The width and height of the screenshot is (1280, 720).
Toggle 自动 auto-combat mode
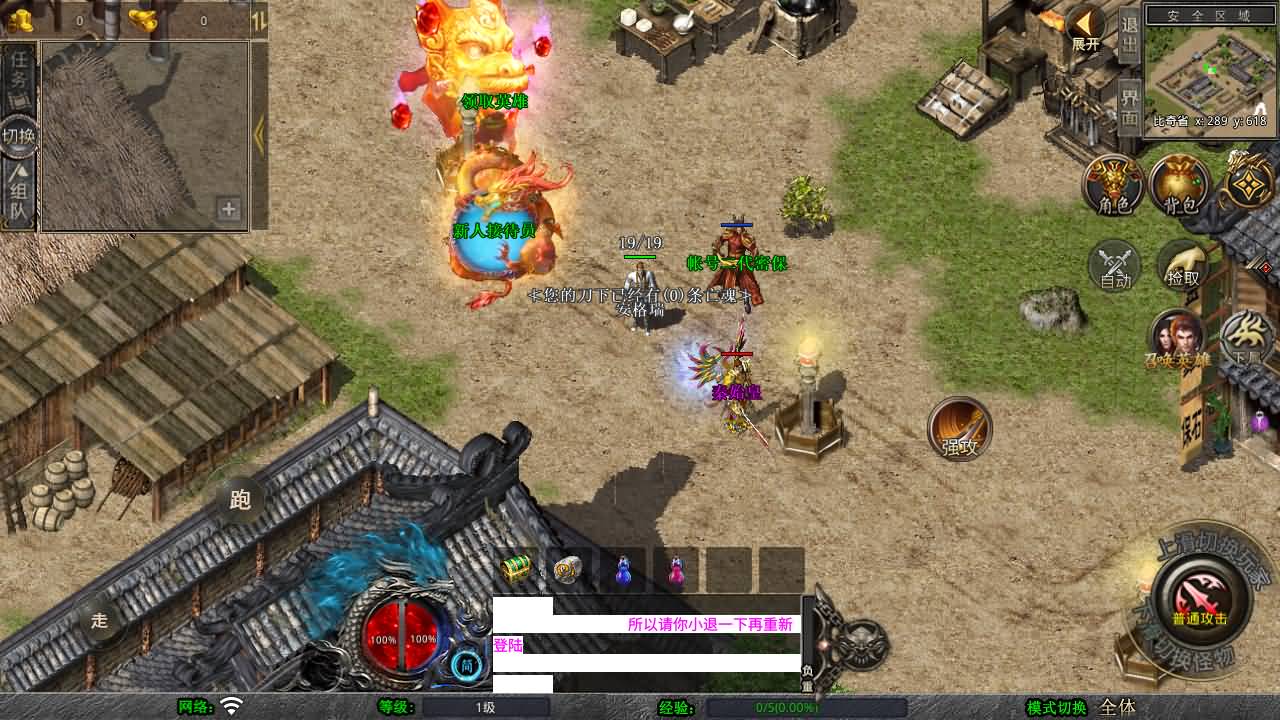pos(1115,267)
